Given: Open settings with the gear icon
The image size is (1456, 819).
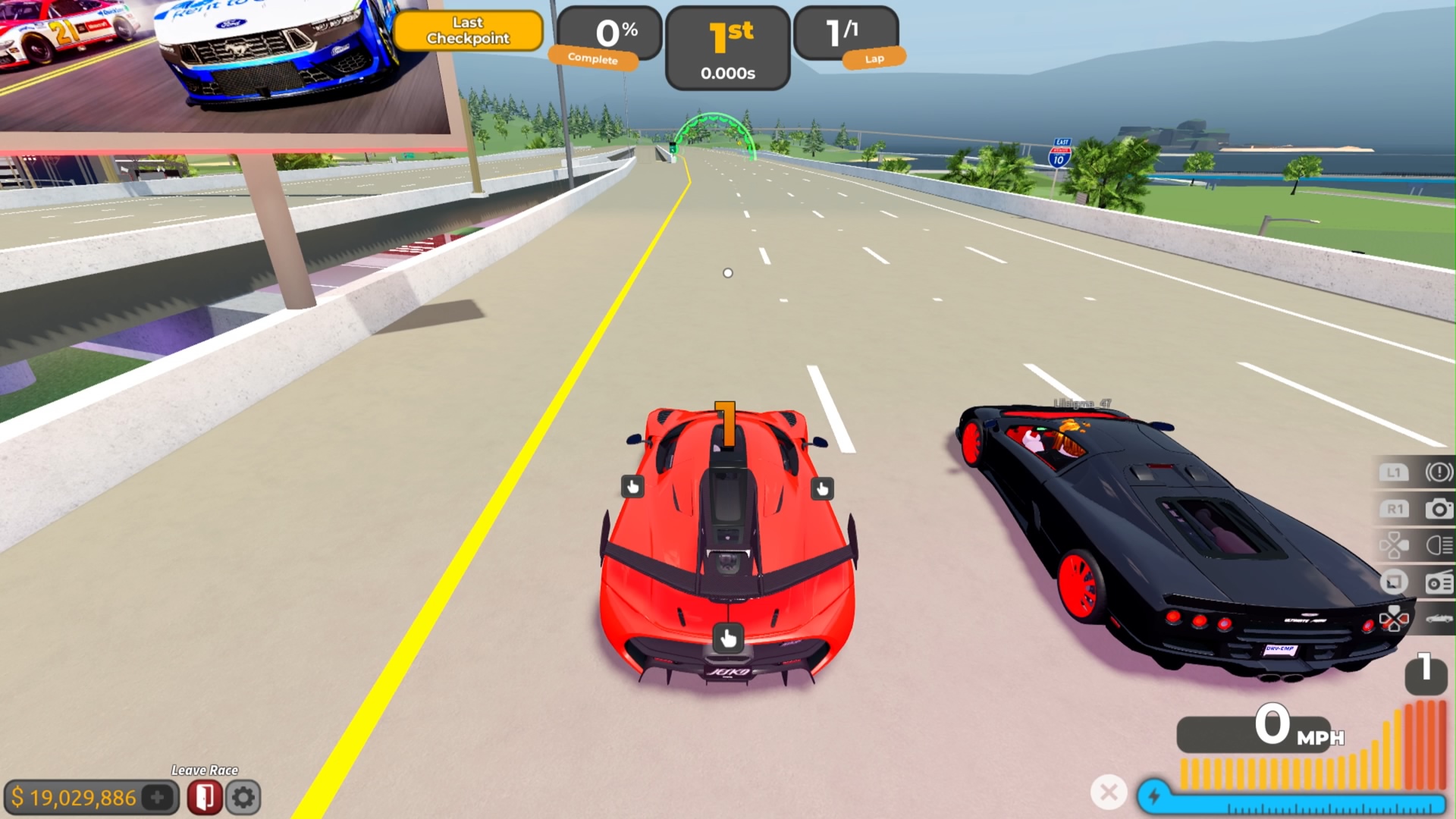Looking at the screenshot, I should click(243, 797).
